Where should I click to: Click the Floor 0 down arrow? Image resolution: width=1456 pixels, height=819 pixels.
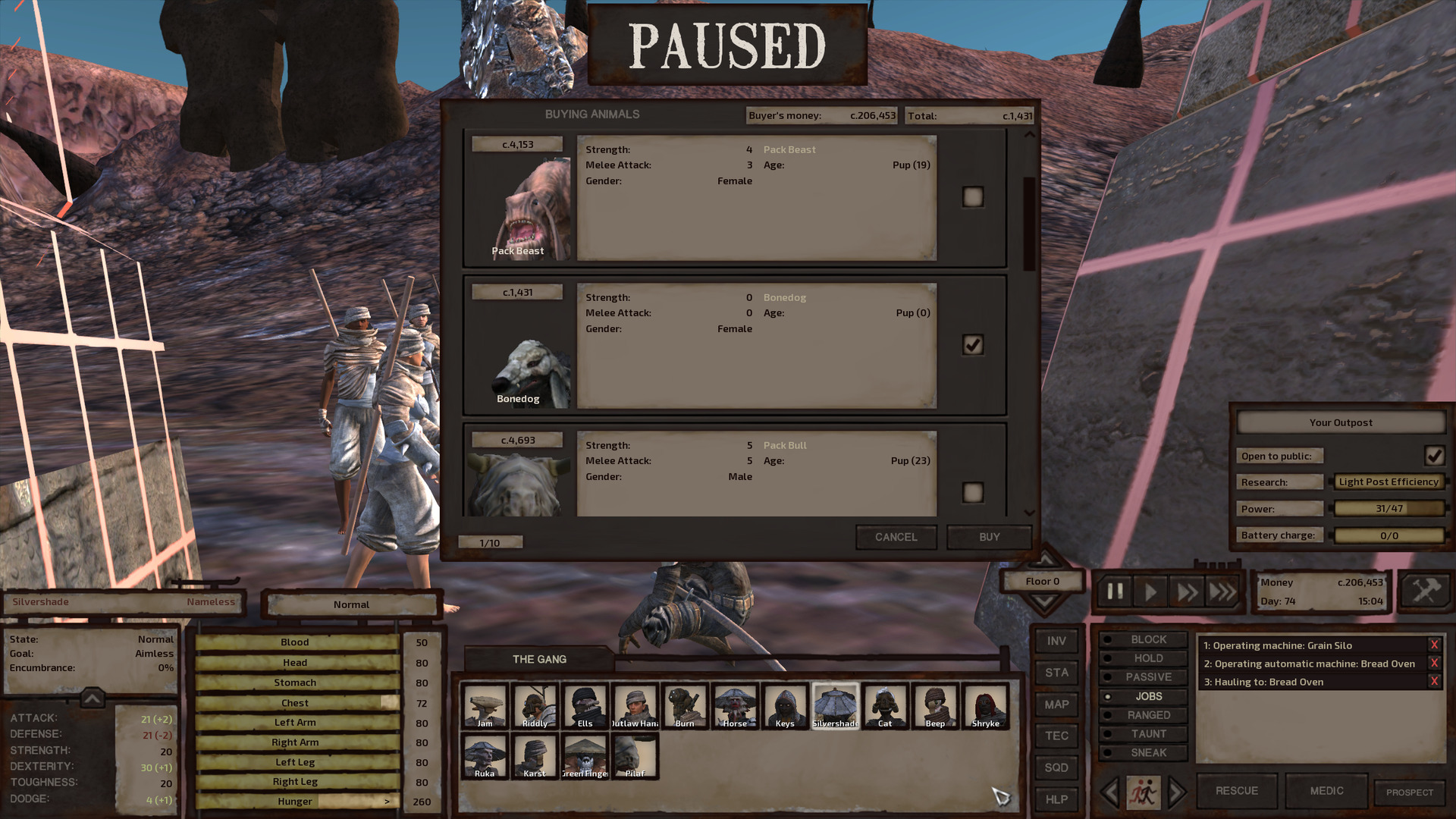1043,599
